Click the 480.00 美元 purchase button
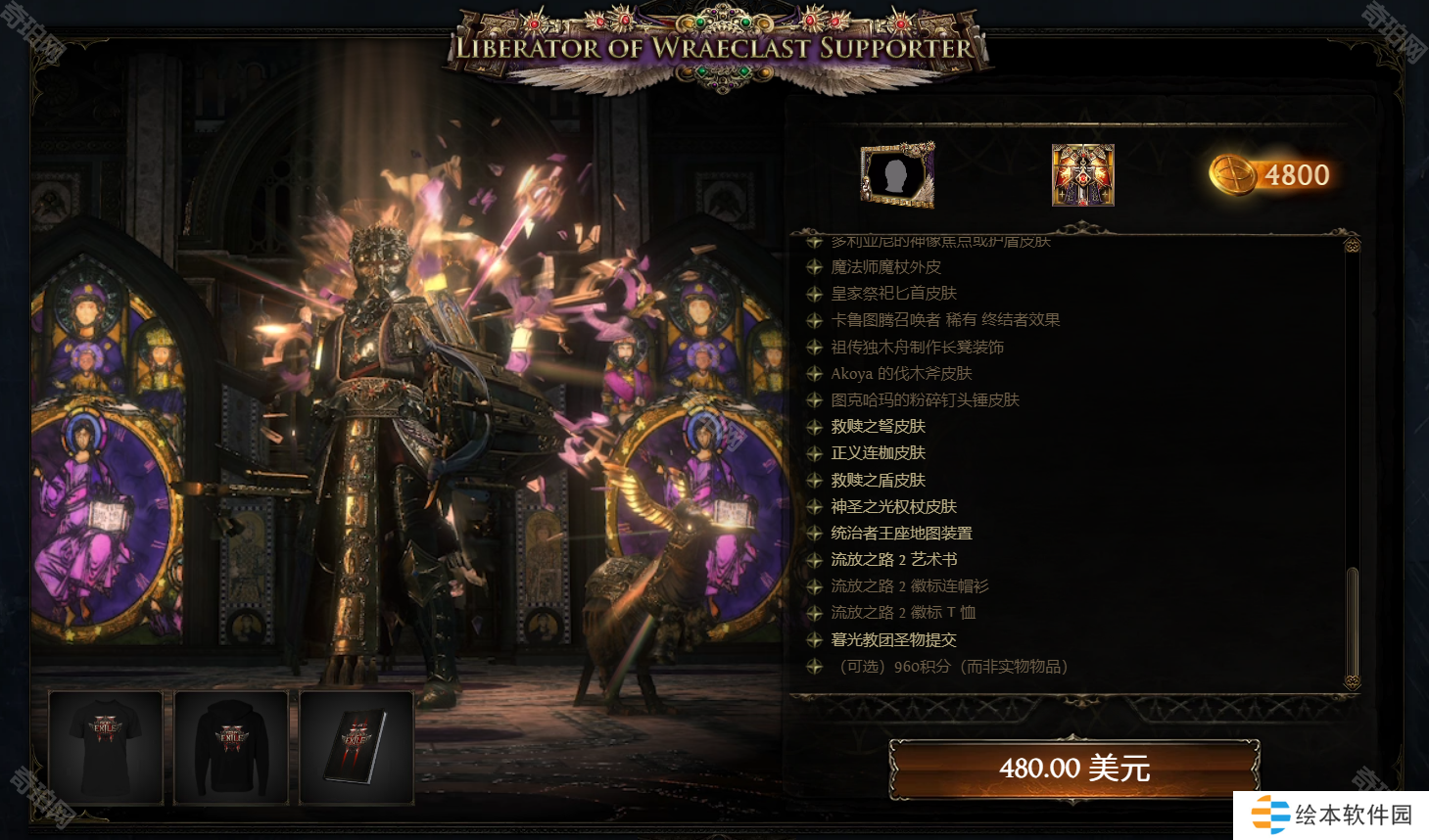The height and width of the screenshot is (840, 1429). (1073, 768)
